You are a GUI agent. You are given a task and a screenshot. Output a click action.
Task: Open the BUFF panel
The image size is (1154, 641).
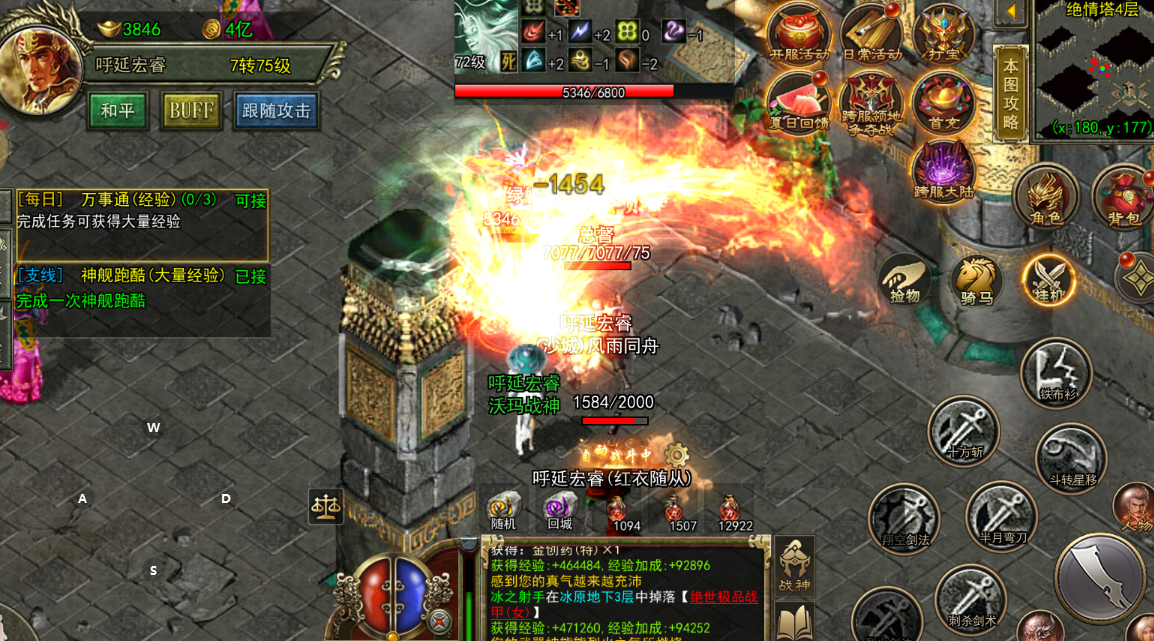coord(190,111)
